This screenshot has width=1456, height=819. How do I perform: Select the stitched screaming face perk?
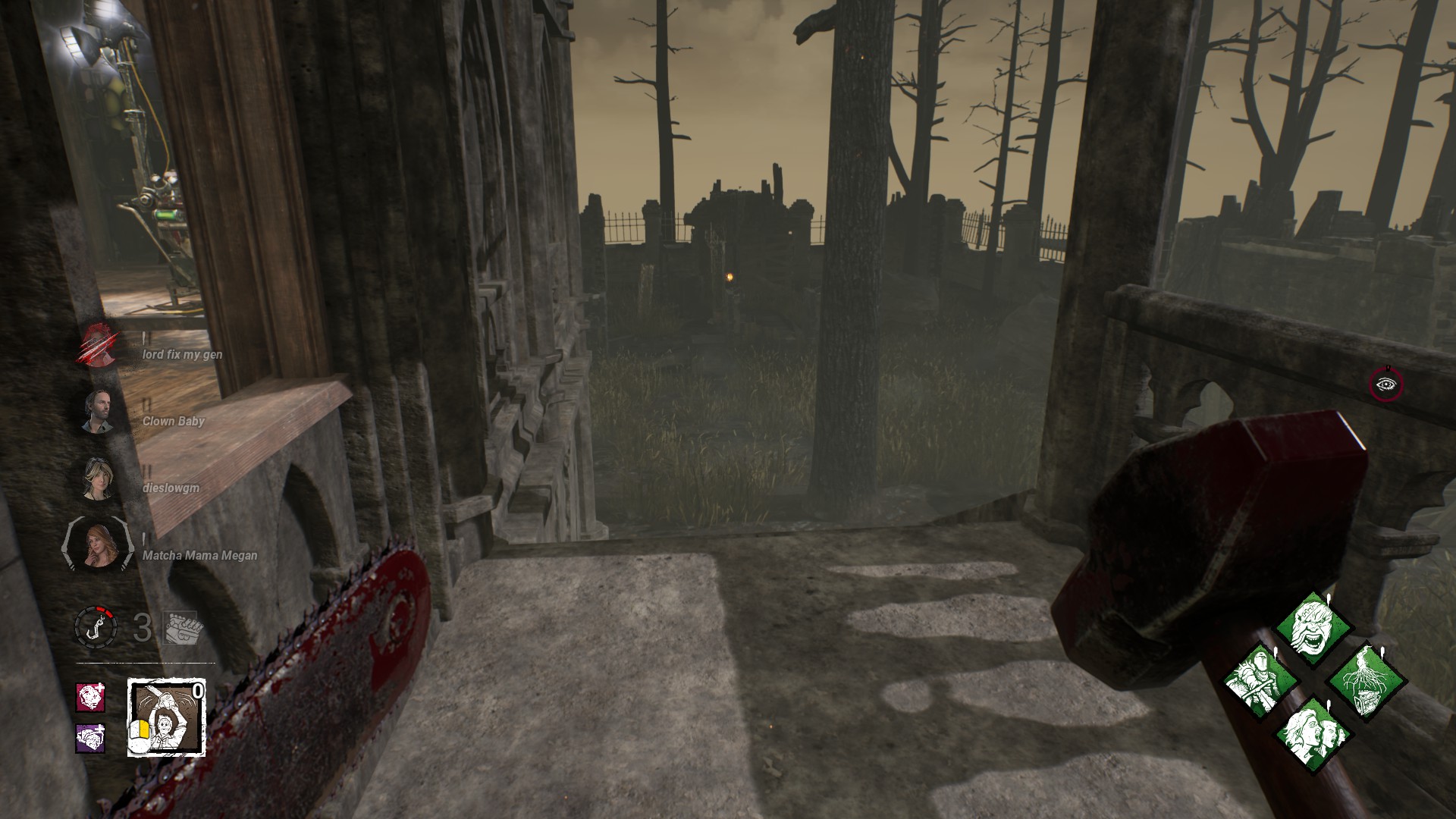[x=1313, y=629]
